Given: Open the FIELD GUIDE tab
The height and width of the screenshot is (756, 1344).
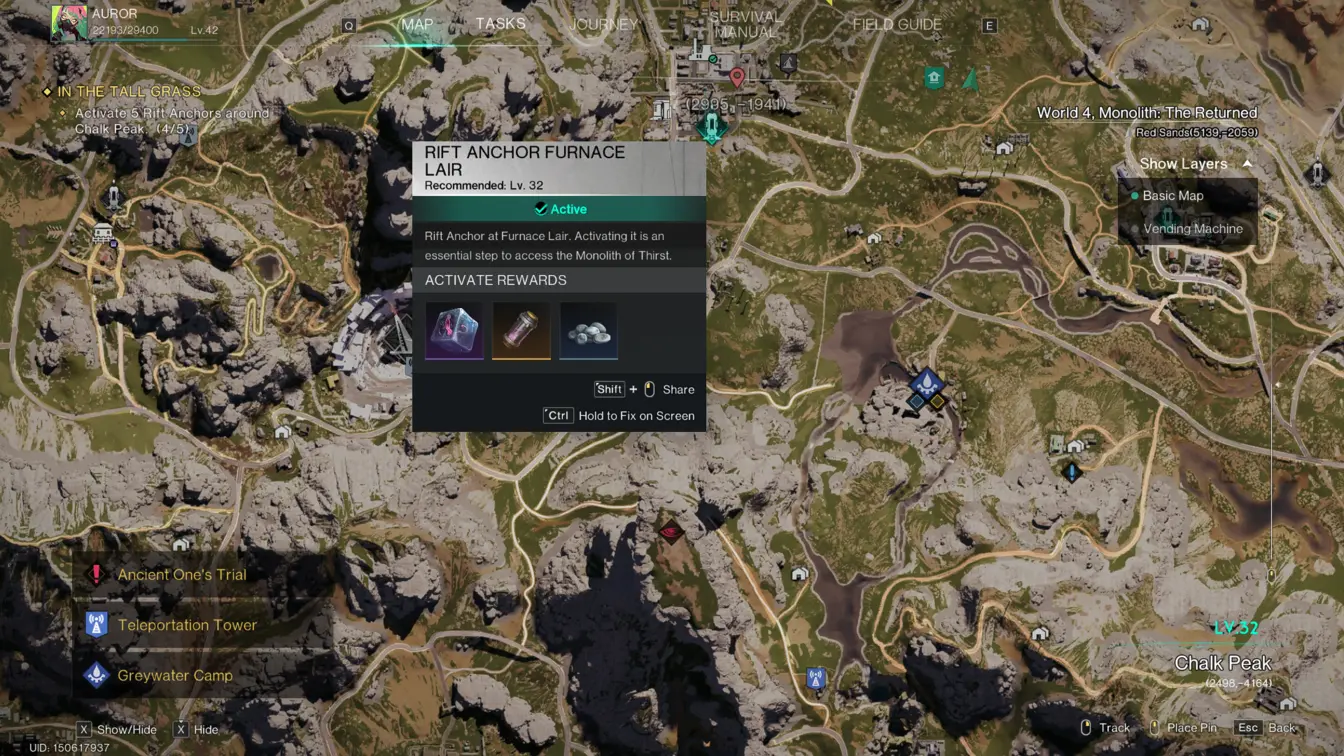Looking at the screenshot, I should tap(895, 23).
